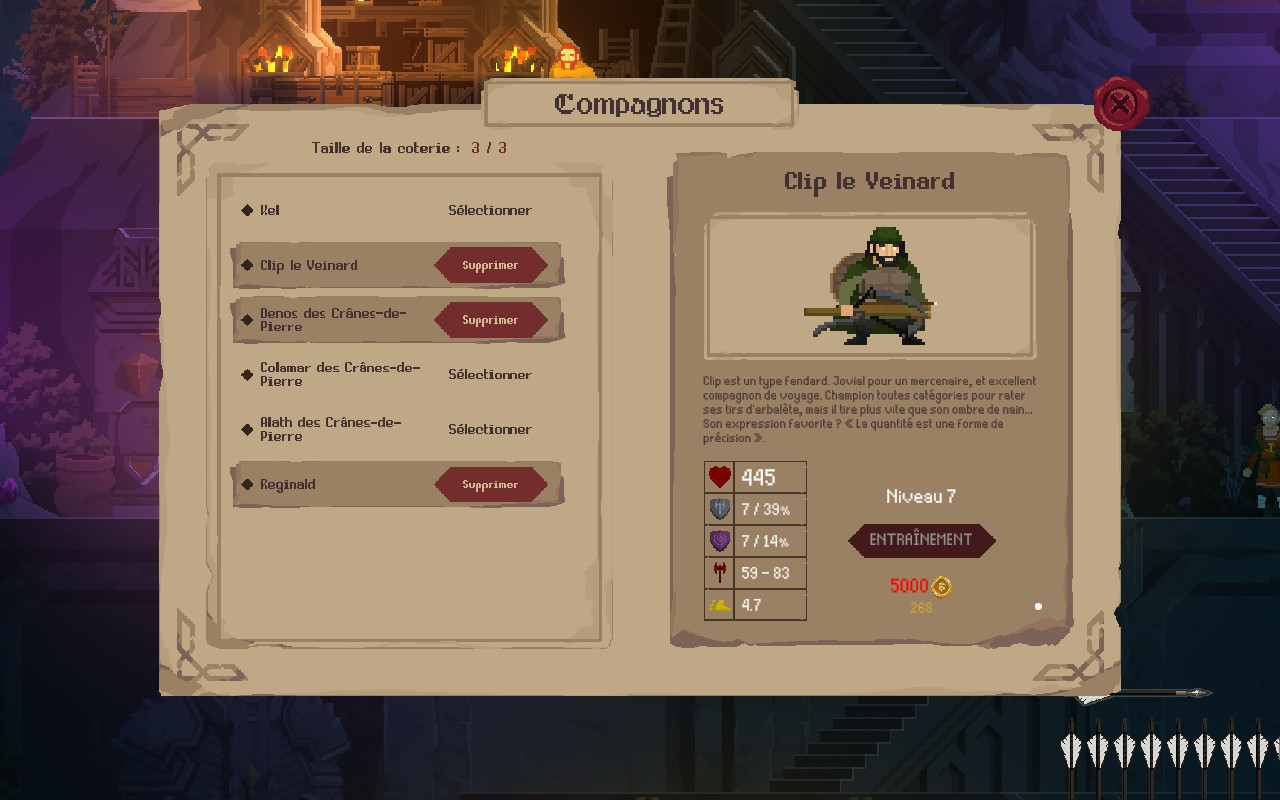Select Colamar des Crânes-de-Pierre

tap(489, 375)
